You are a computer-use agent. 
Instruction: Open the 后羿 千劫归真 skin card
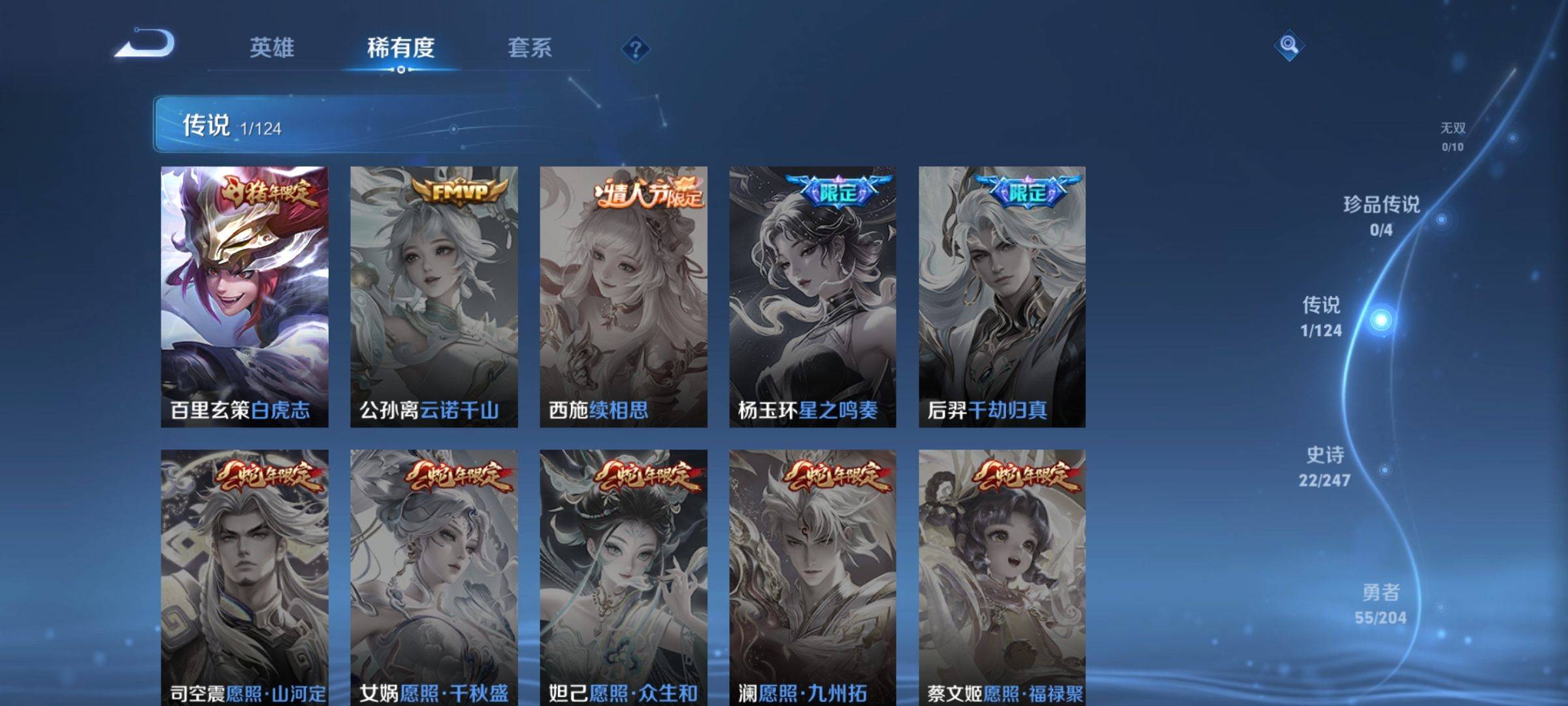click(1002, 297)
